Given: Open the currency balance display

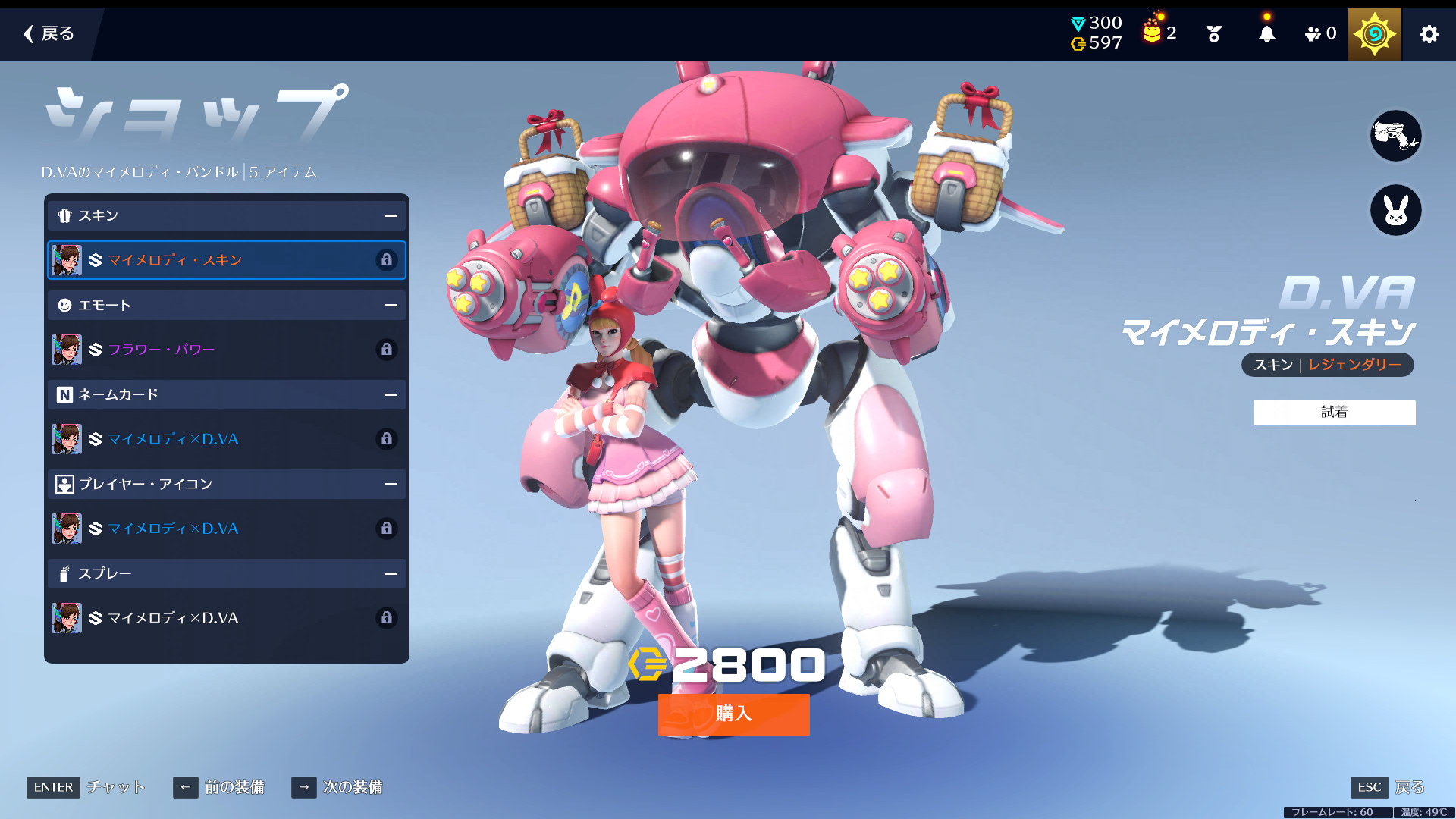Looking at the screenshot, I should 1096,33.
